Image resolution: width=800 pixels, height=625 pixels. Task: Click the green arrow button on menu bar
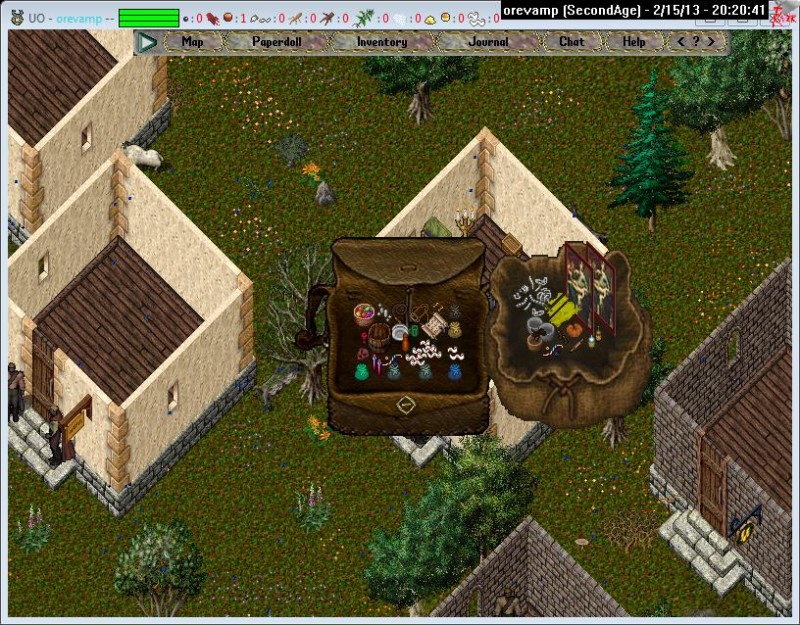[148, 42]
